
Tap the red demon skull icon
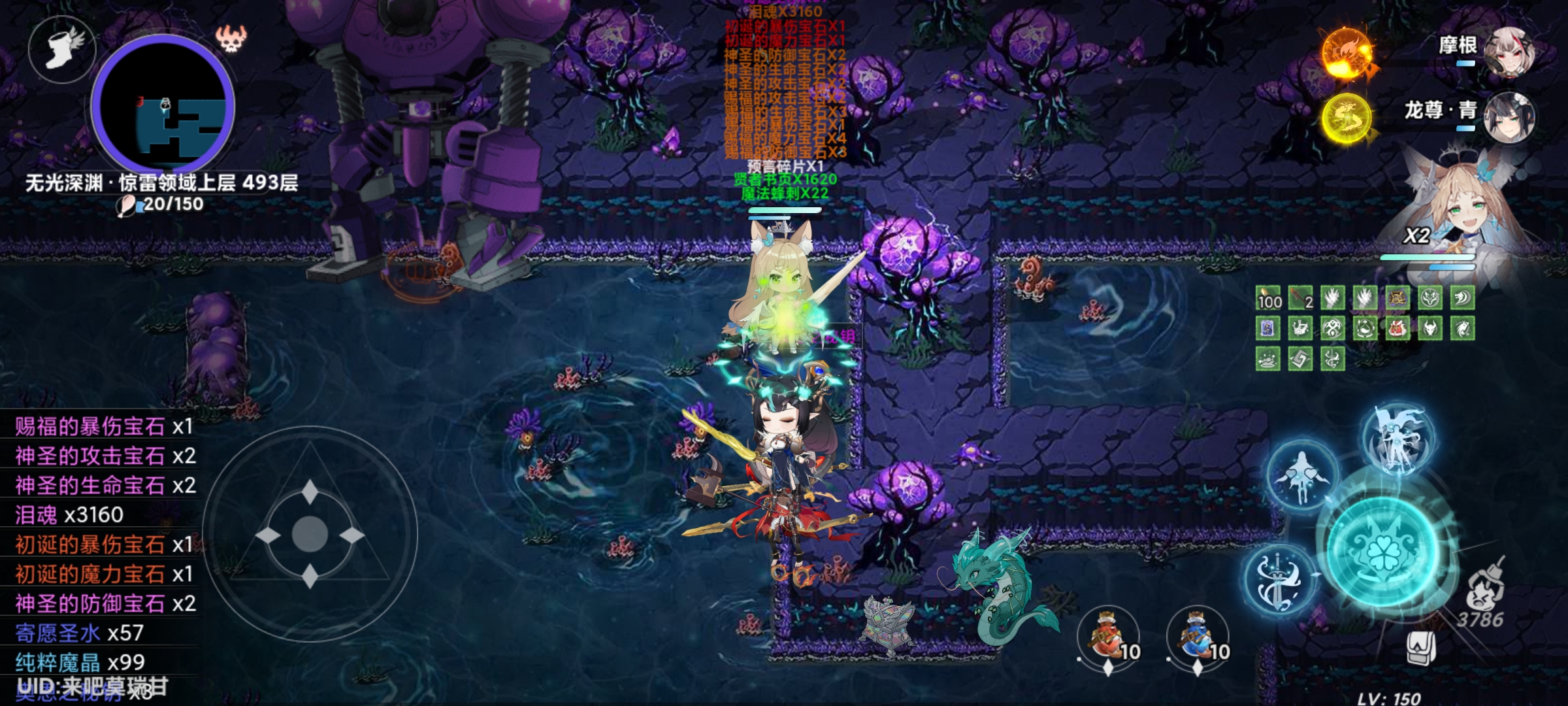tap(231, 39)
